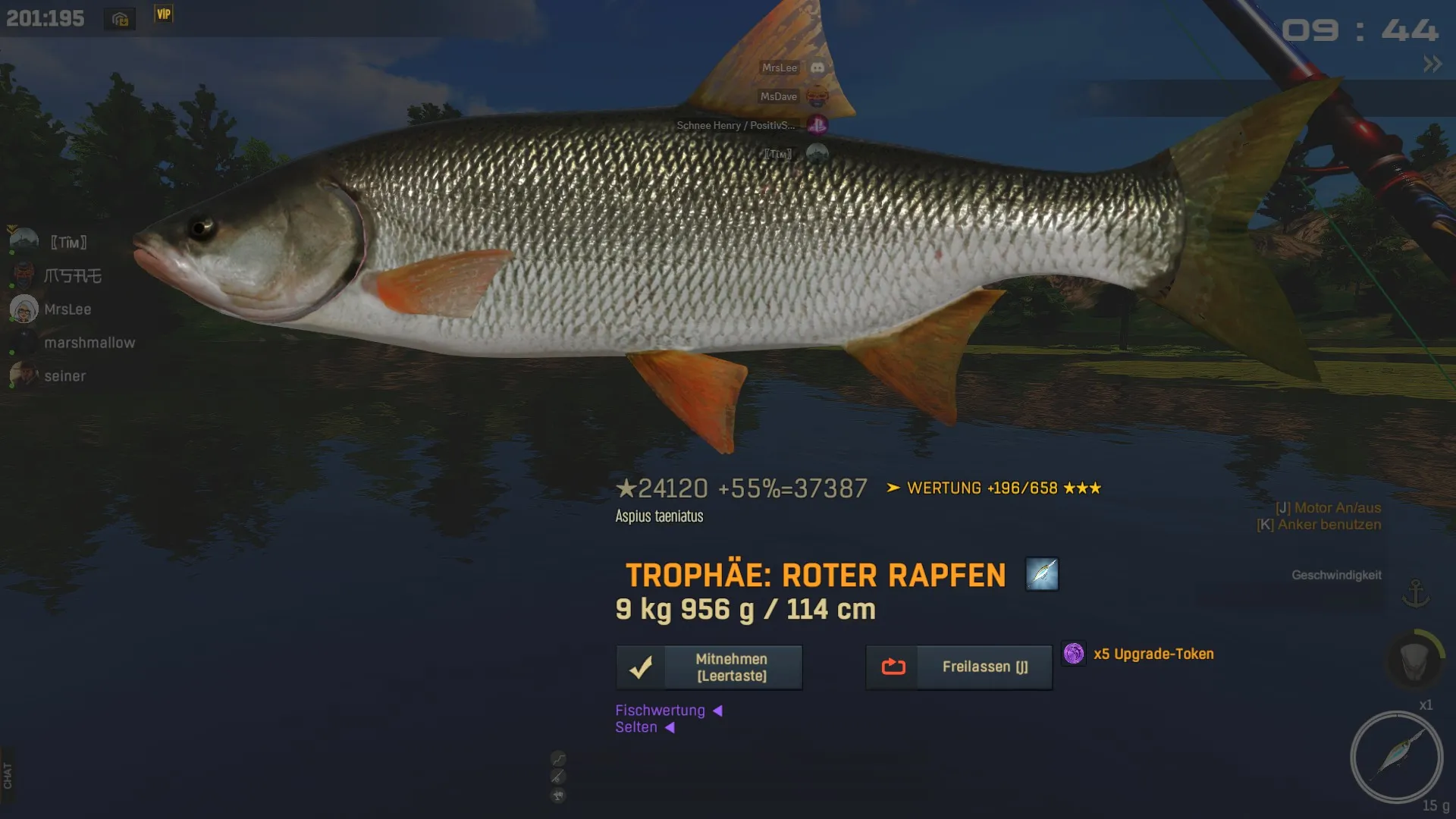This screenshot has height=819, width=1456.
Task: Open the keepnet icon
Action: (x=1415, y=660)
